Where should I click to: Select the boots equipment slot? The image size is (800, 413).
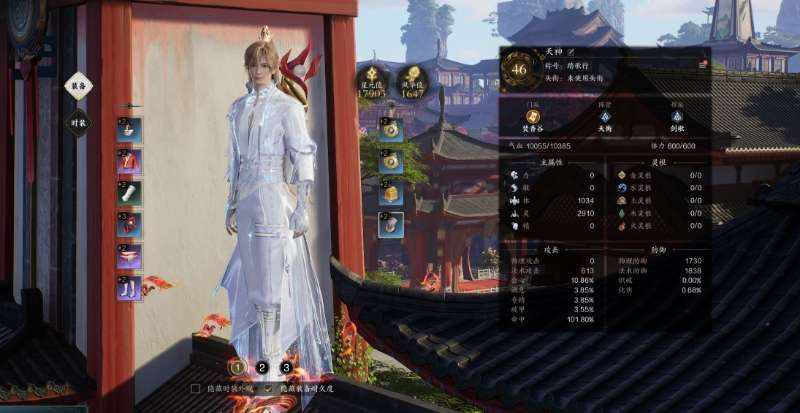pyautogui.click(x=130, y=289)
